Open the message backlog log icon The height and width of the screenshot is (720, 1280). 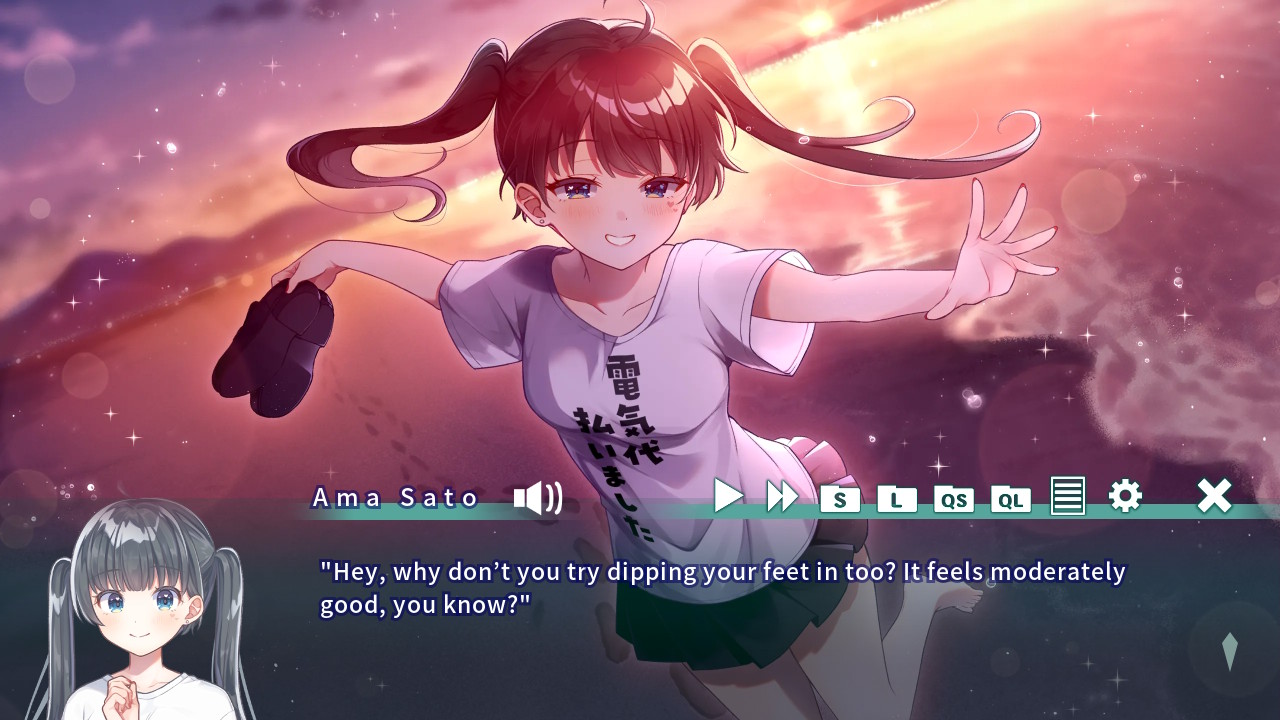tap(1068, 497)
